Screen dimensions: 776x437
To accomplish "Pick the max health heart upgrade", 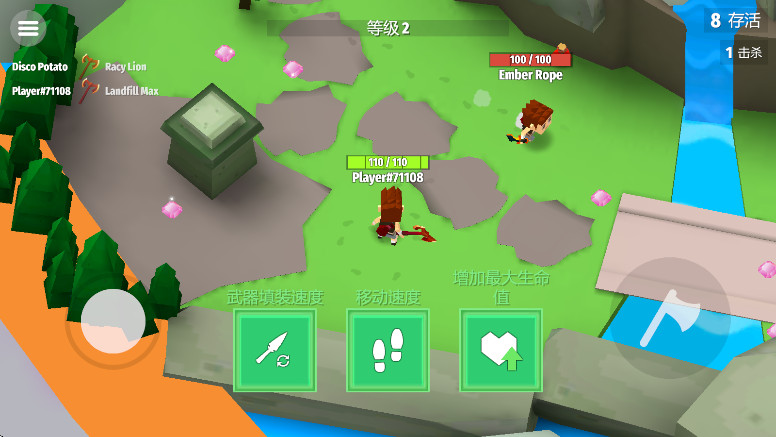I will coord(501,350).
